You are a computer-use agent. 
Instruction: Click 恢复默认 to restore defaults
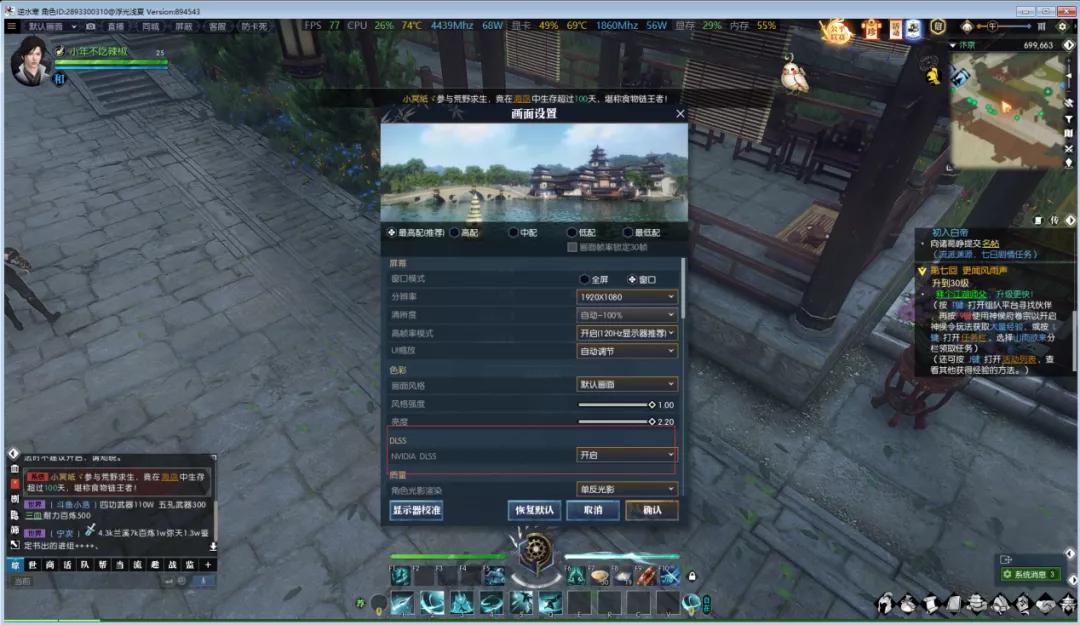(534, 510)
